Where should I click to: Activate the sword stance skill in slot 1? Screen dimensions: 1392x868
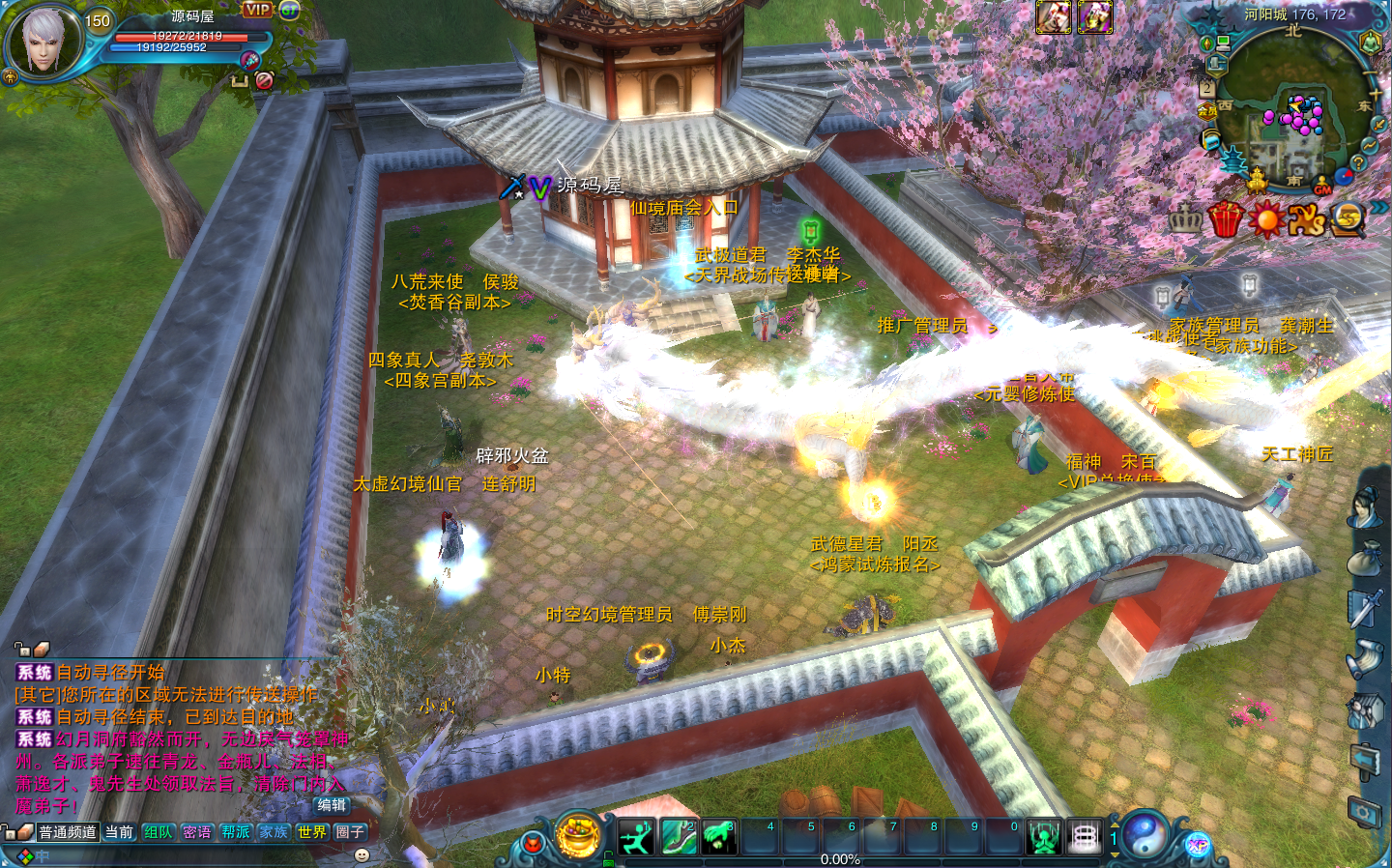coord(637,837)
